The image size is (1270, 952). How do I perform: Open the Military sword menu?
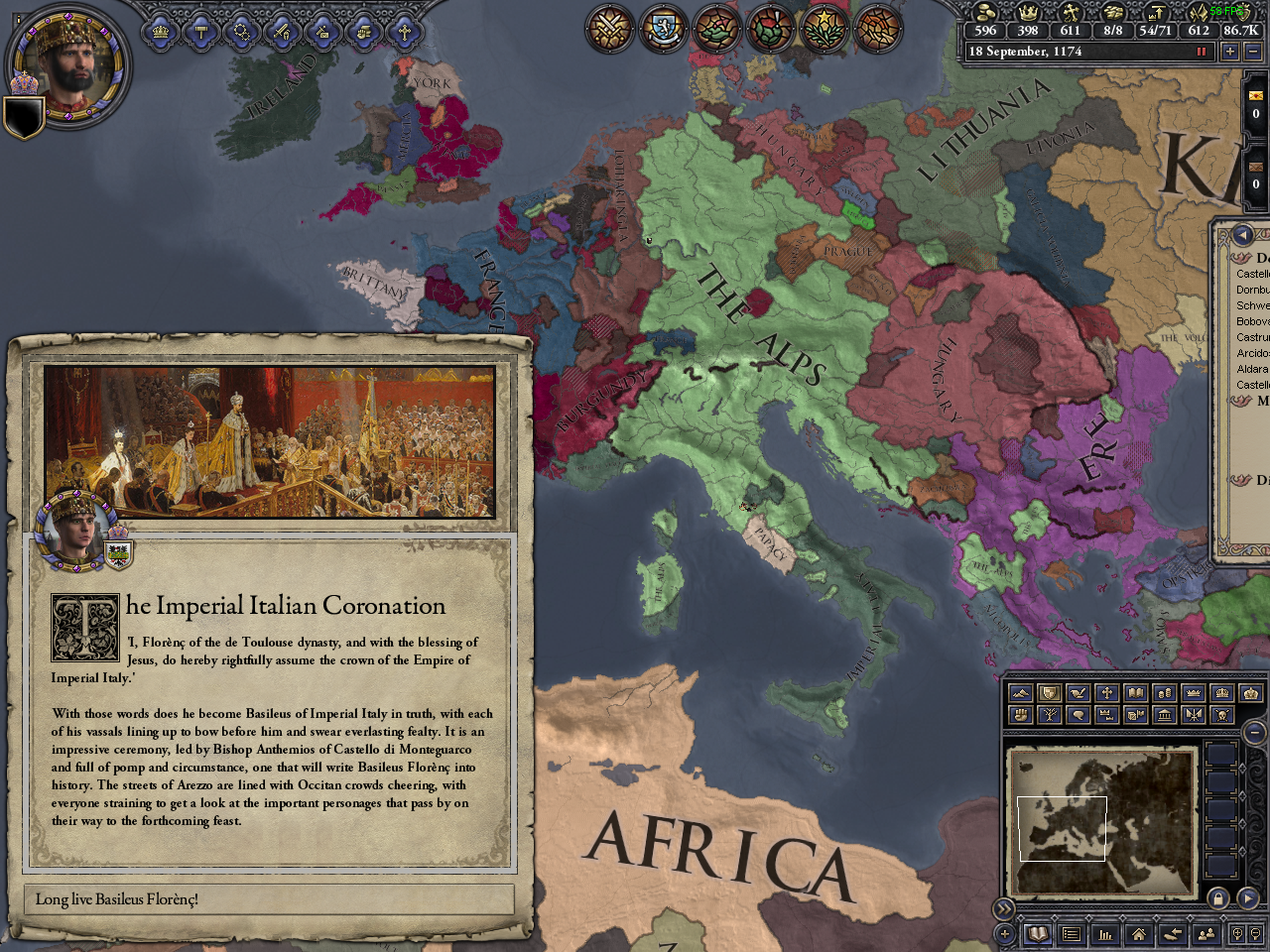pyautogui.click(x=281, y=32)
